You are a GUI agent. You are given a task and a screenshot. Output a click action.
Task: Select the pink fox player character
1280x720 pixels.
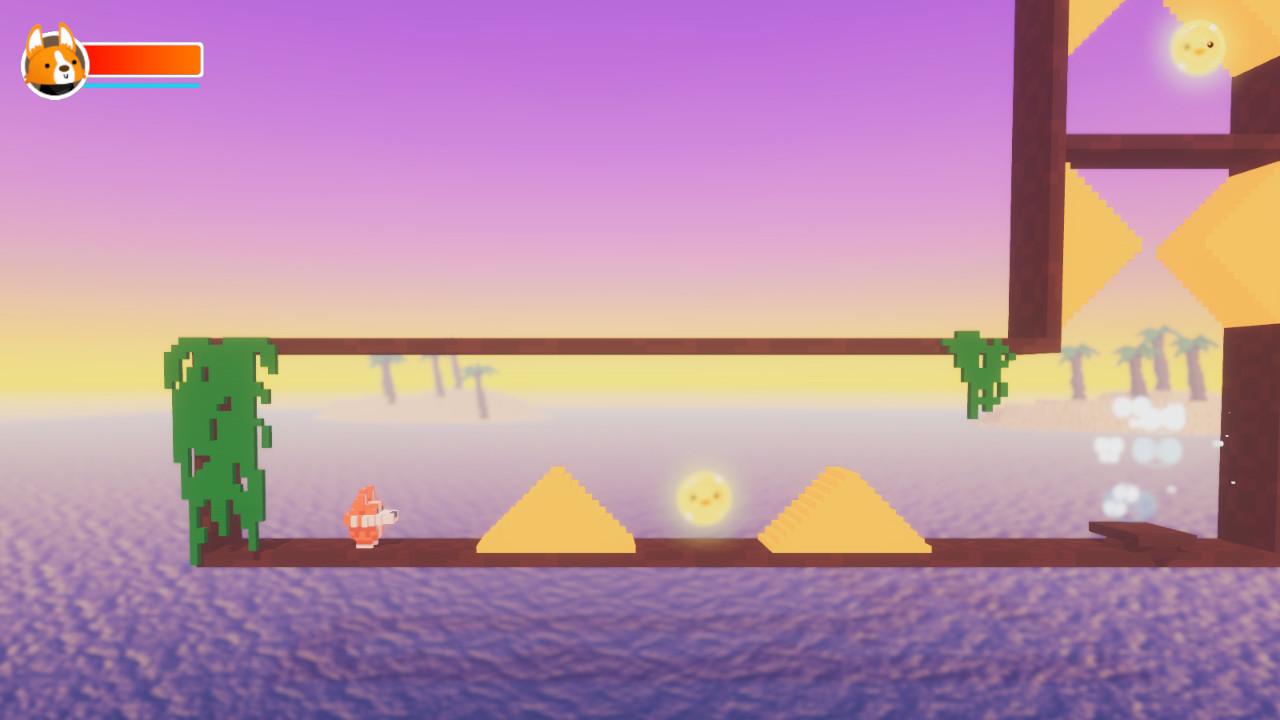[x=370, y=517]
